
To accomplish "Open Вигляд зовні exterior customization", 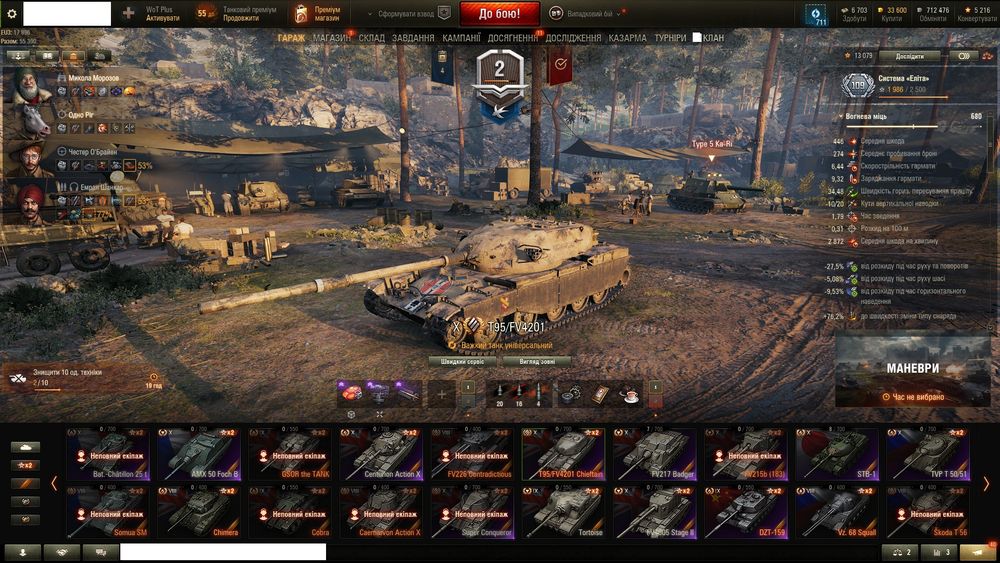I will pyautogui.click(x=538, y=361).
